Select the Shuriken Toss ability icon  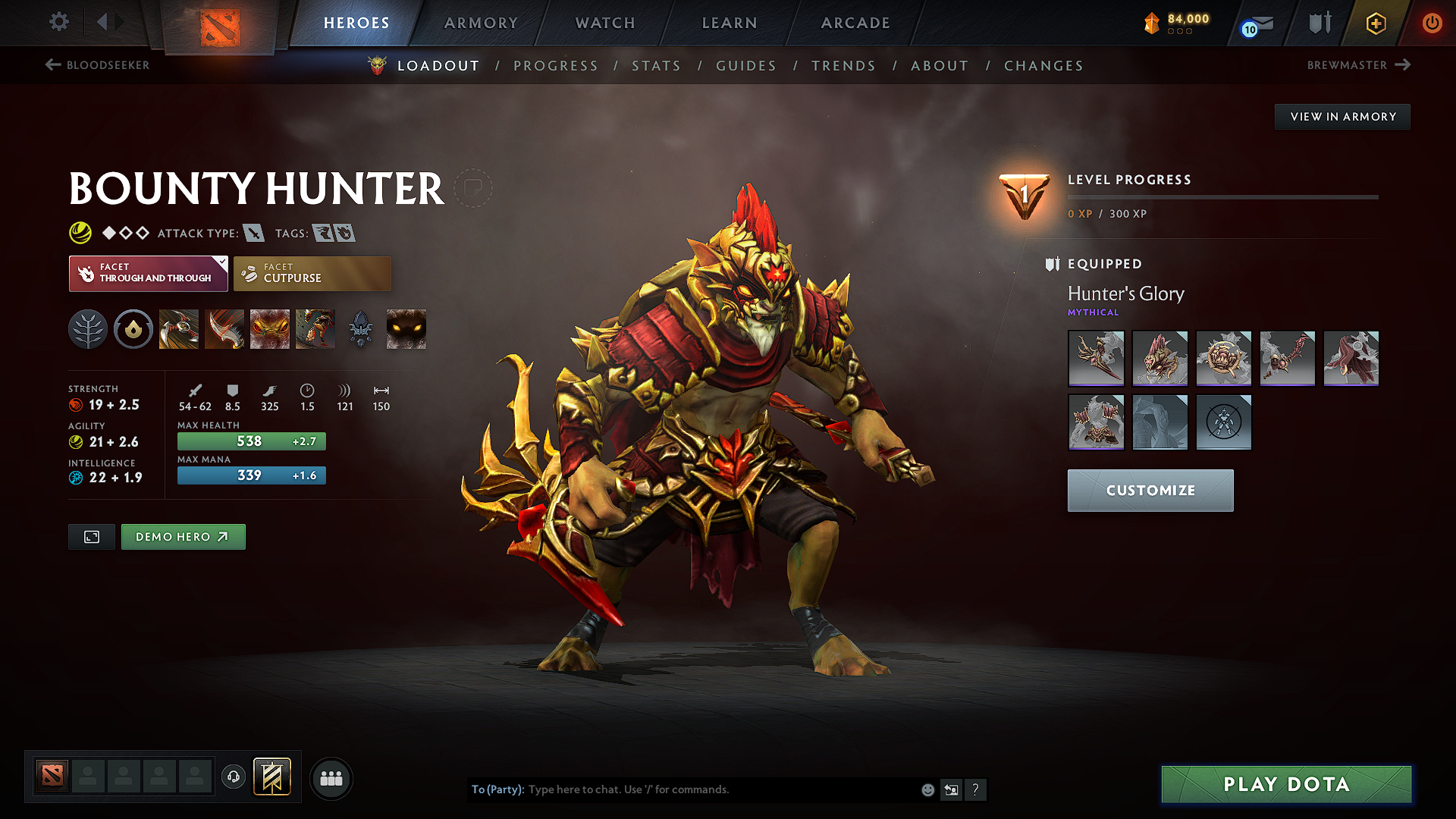point(178,328)
